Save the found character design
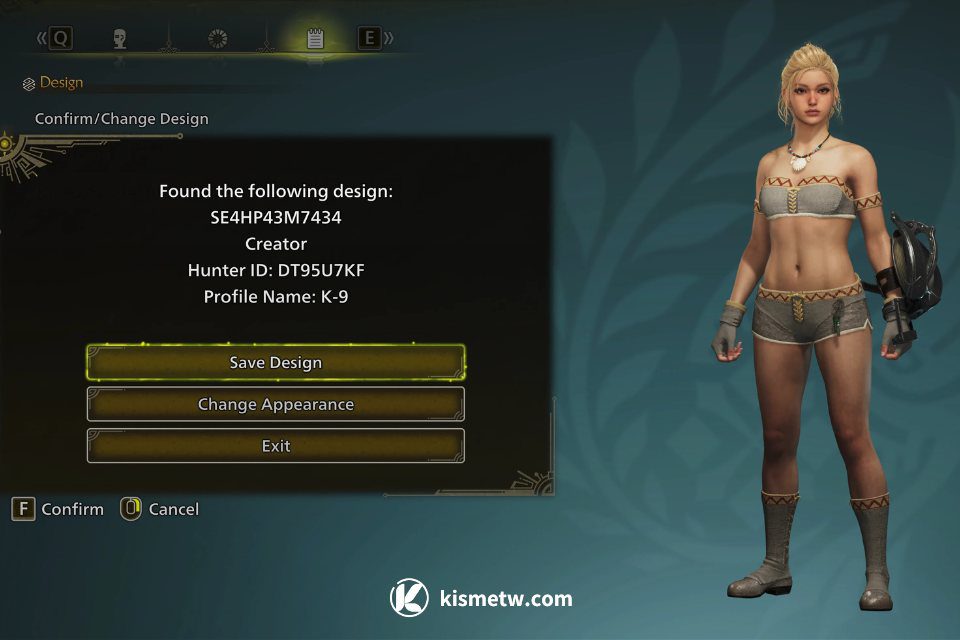This screenshot has height=640, width=960. coord(276,363)
